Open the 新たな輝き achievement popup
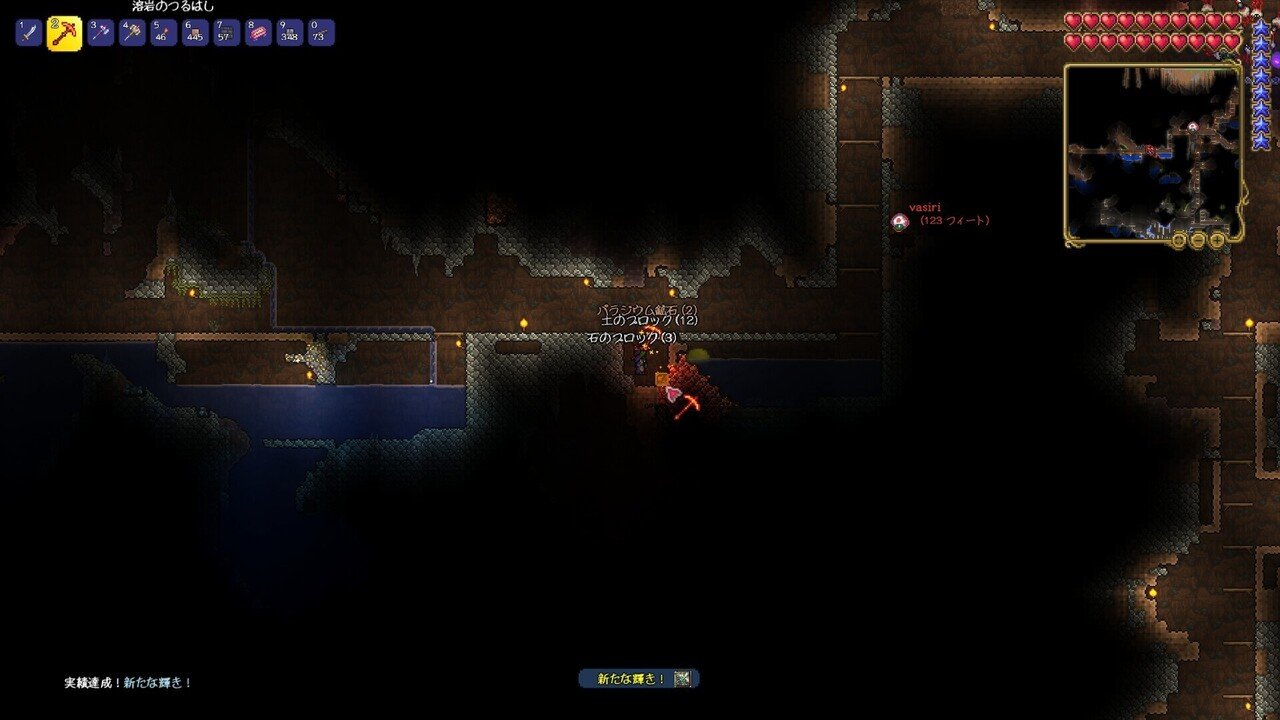1280x720 pixels. (639, 679)
